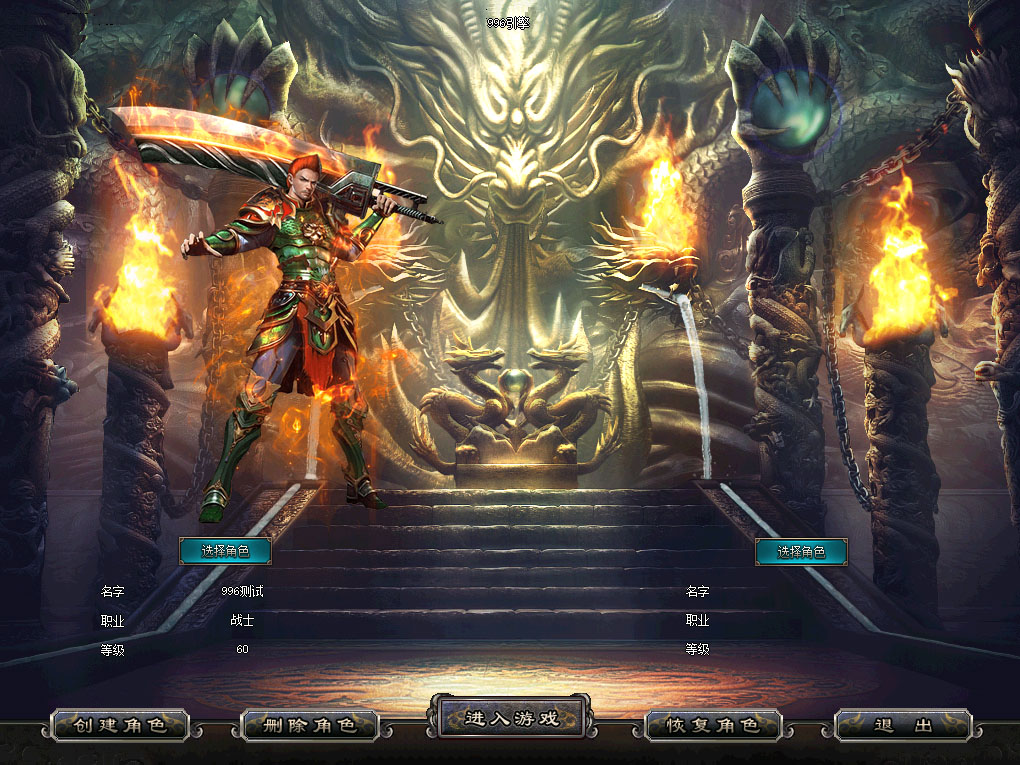Click the 进入游戏 (Enter Game) button

tap(510, 718)
